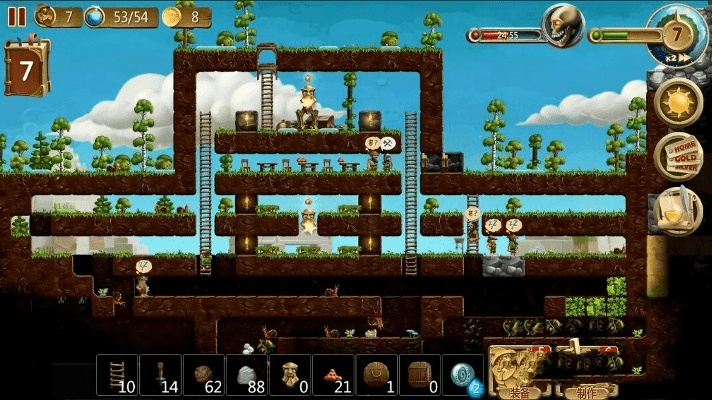The width and height of the screenshot is (712, 400).
Task: Select the wooden door slot
Action: point(419,375)
